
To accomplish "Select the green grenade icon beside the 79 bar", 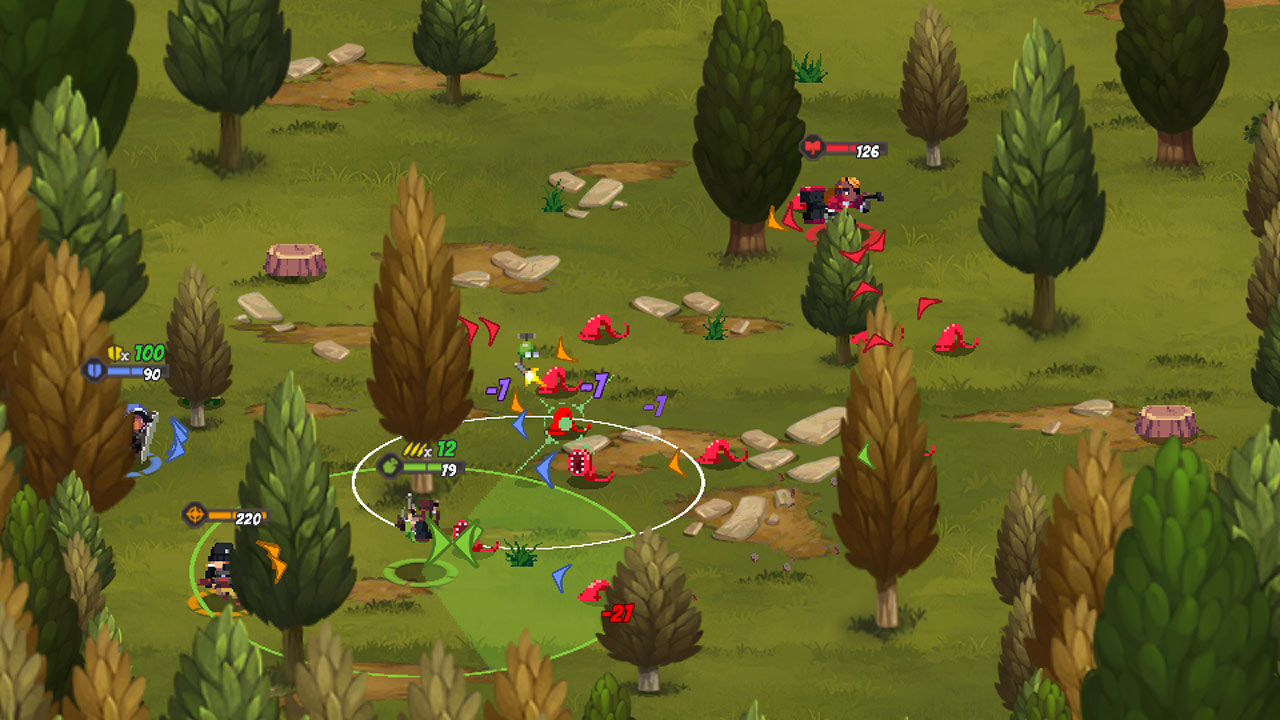I will 390,466.
